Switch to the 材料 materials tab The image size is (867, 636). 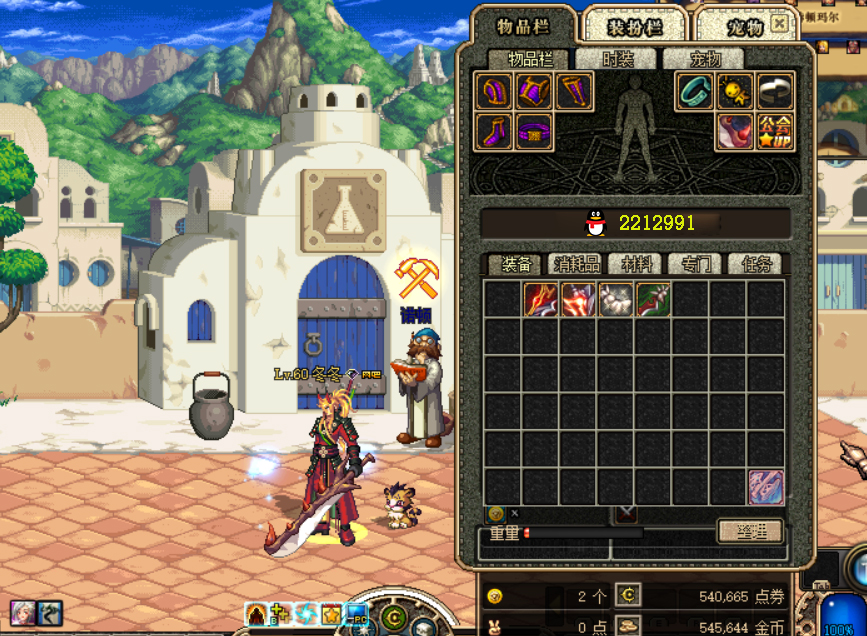click(x=637, y=265)
